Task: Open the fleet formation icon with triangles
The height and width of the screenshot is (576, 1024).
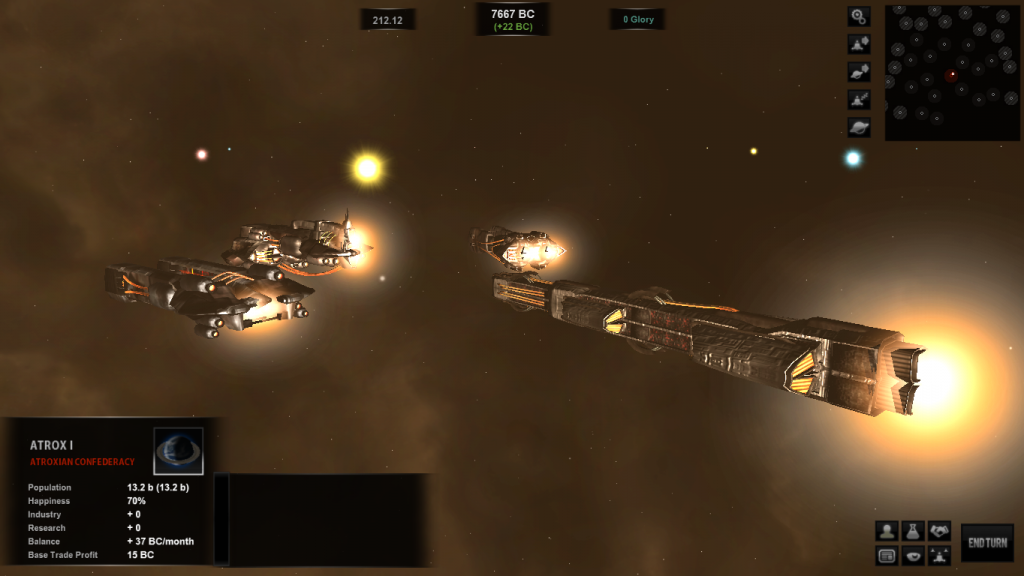Action: click(939, 555)
